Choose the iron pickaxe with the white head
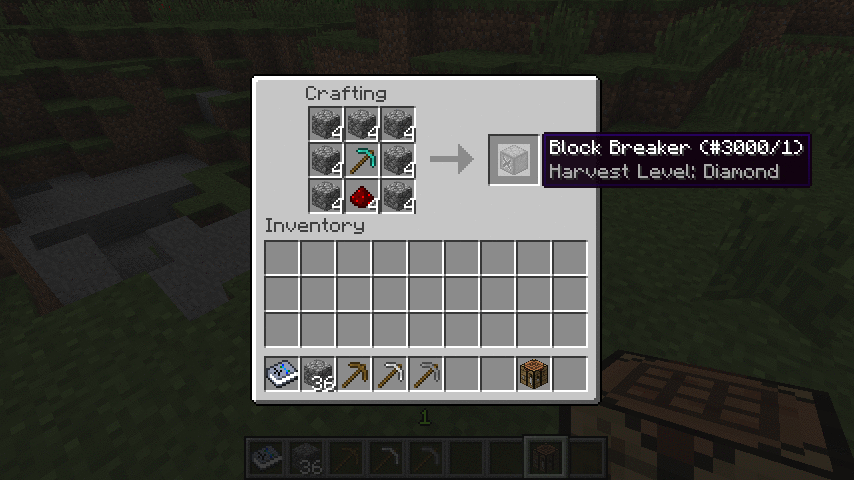The width and height of the screenshot is (854, 480). [390, 374]
